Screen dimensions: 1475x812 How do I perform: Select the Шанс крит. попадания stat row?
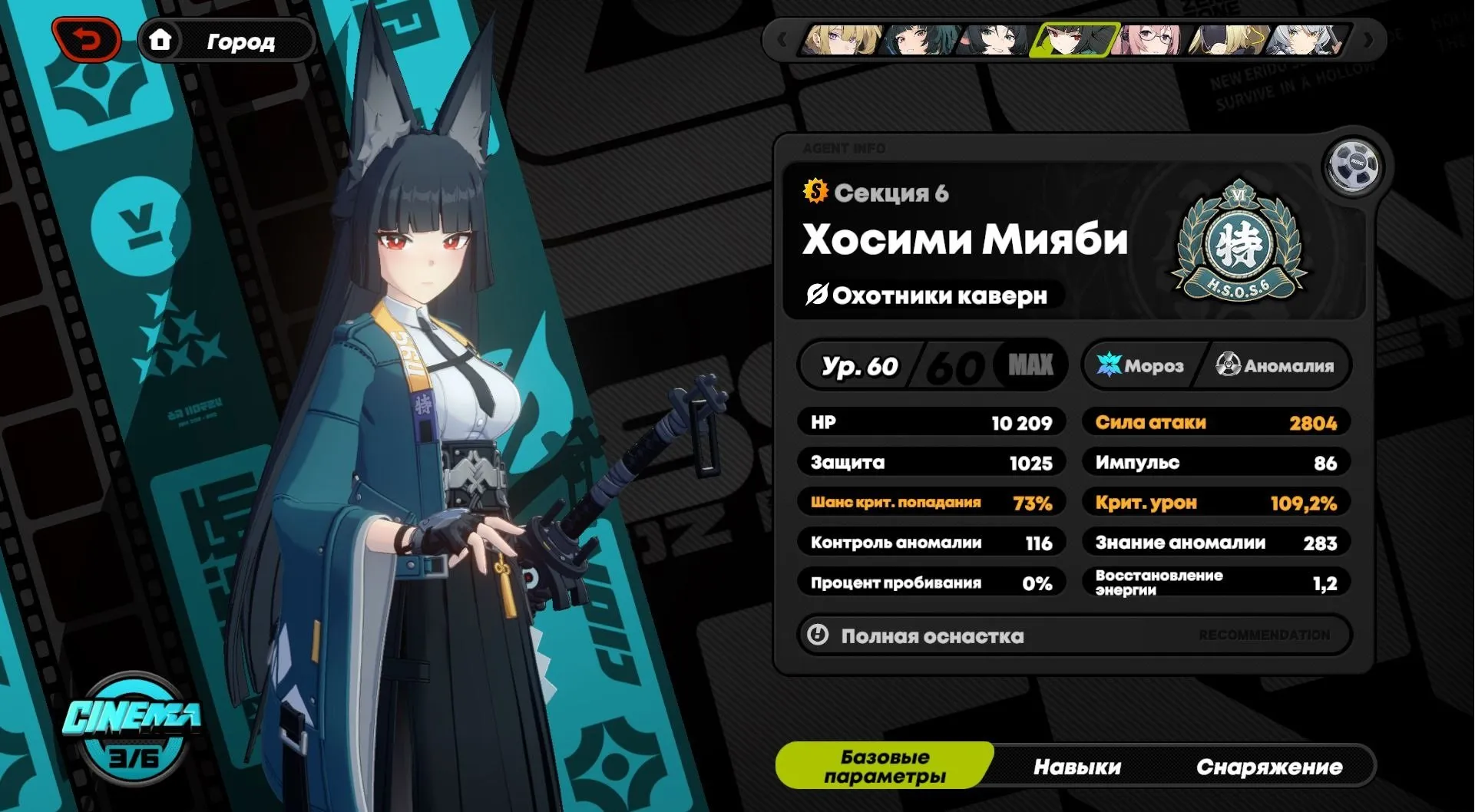931,502
